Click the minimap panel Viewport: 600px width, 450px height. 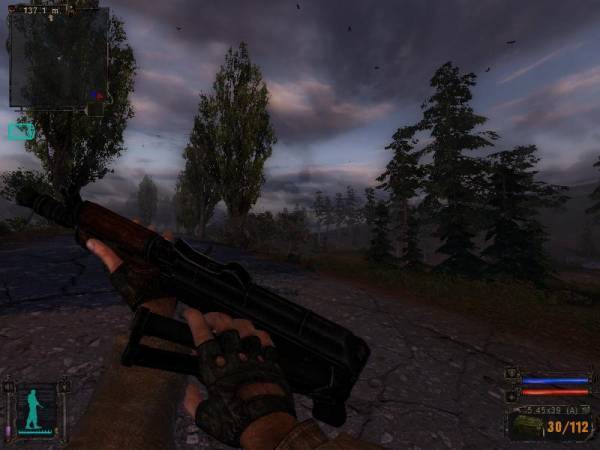tap(58, 58)
